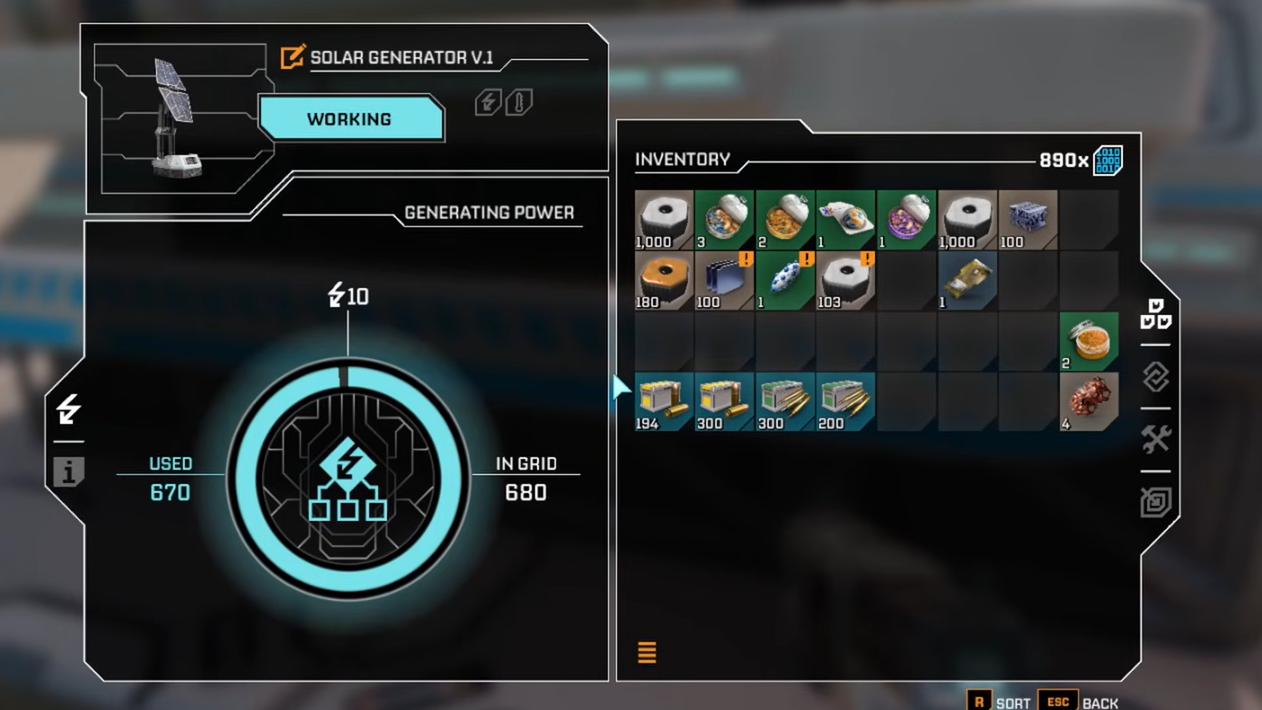Open the wrench and screwdriver side tab
This screenshot has height=710, width=1262.
pos(1156,439)
